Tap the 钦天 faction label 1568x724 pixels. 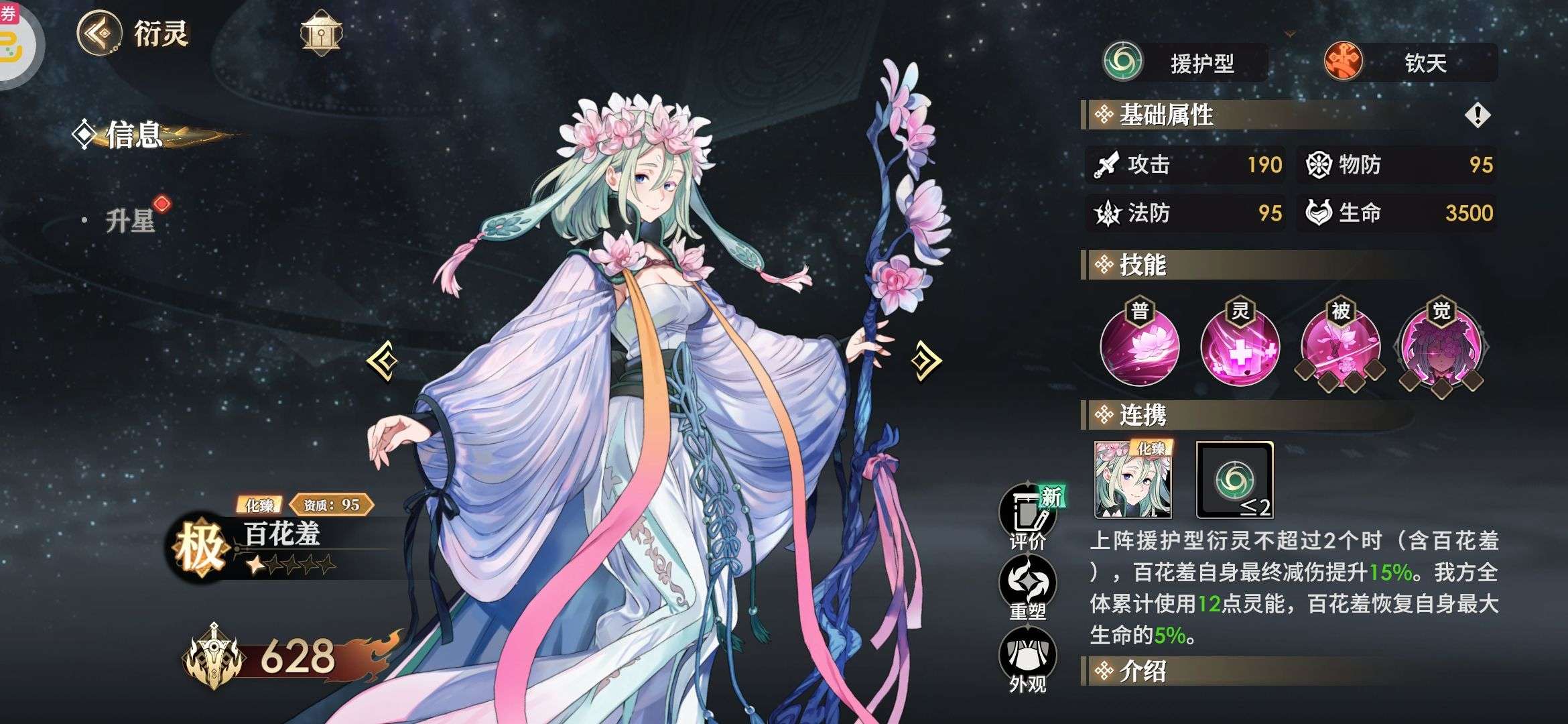(x=1410, y=63)
